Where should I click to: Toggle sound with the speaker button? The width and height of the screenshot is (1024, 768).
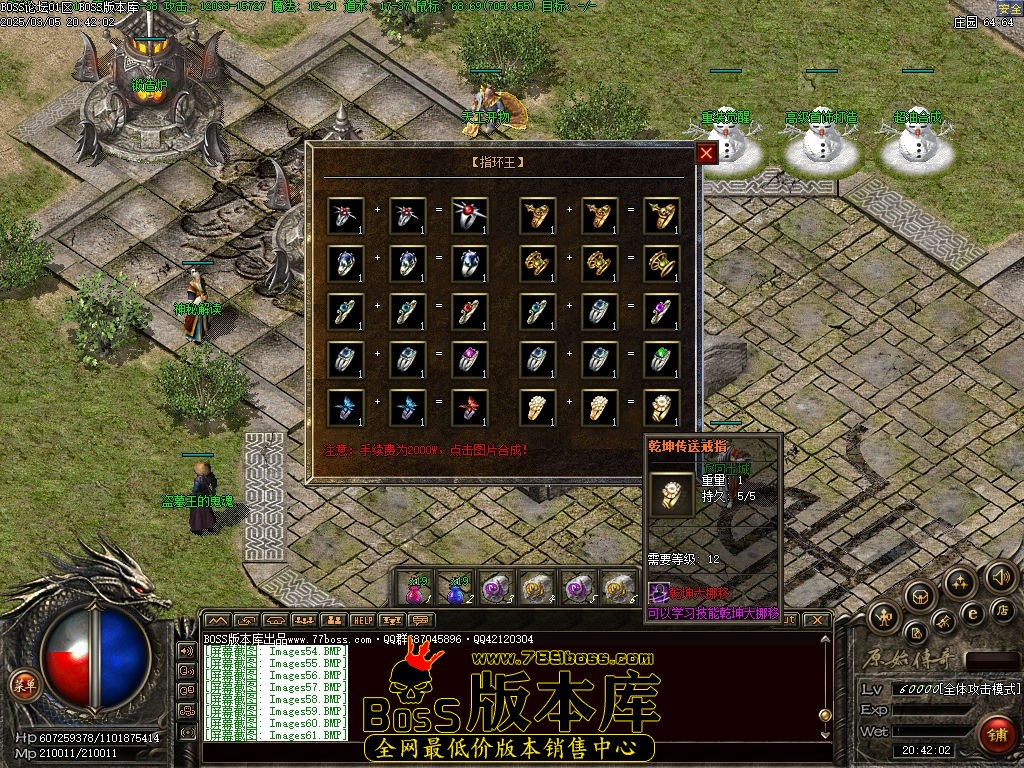[1000, 576]
